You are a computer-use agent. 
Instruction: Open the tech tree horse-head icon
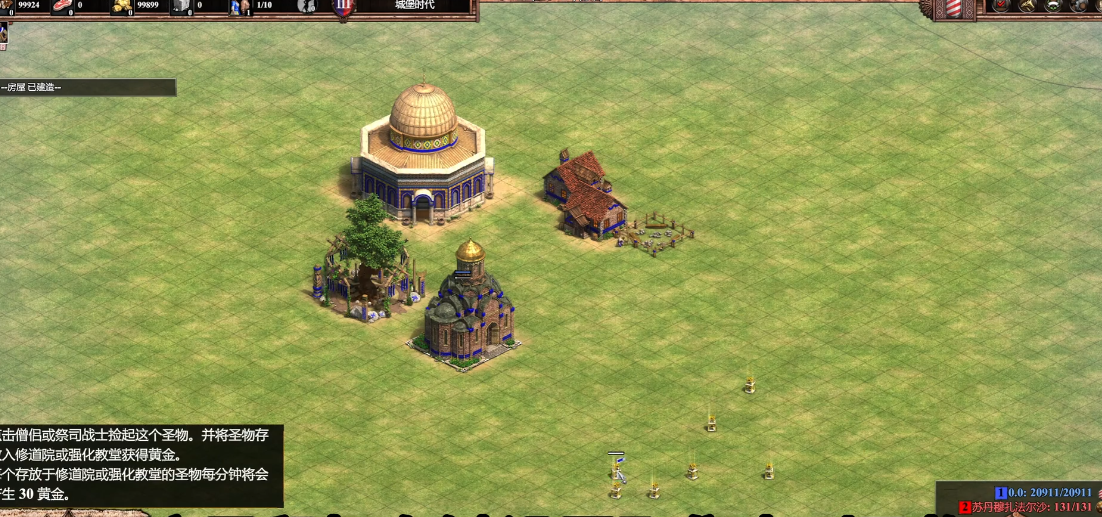[x=1027, y=6]
